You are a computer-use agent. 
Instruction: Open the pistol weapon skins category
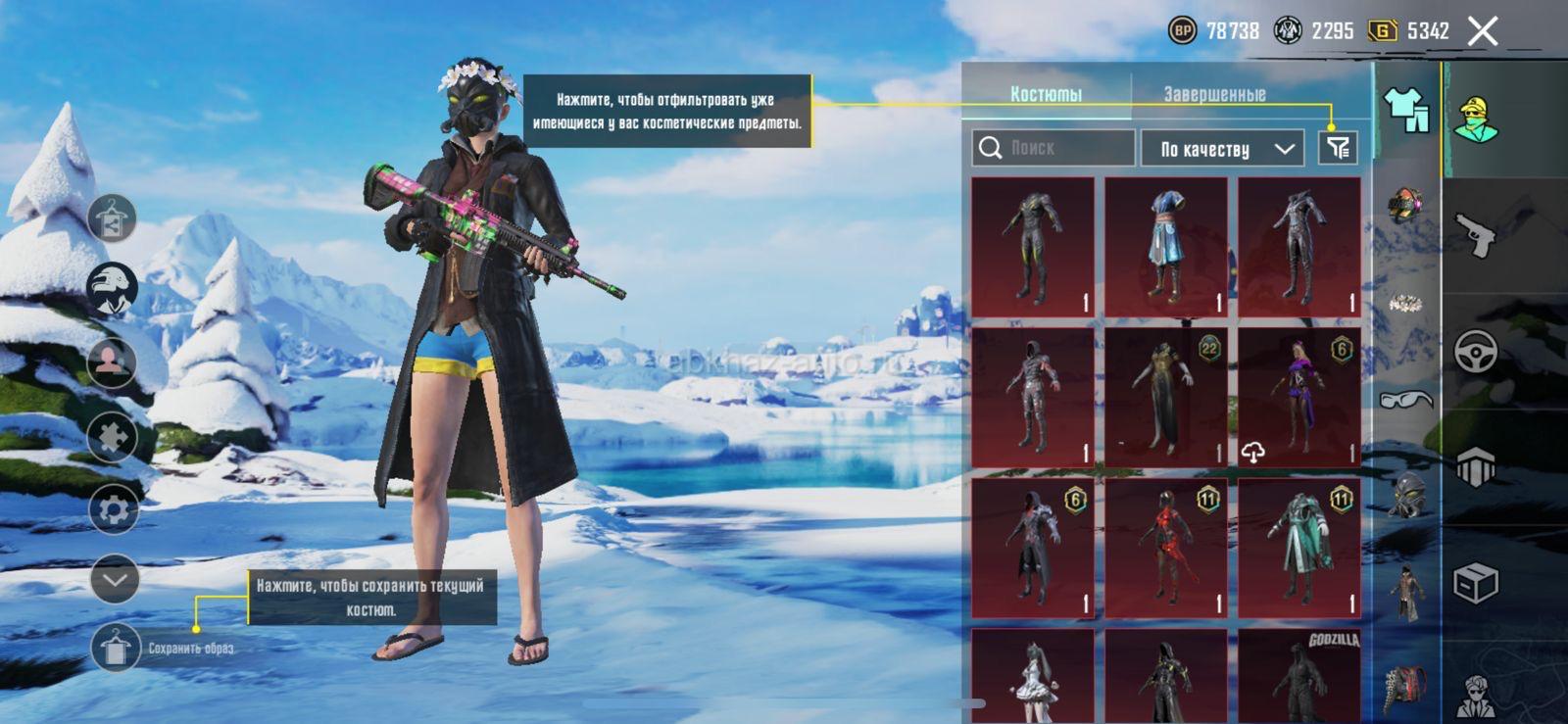click(1475, 233)
